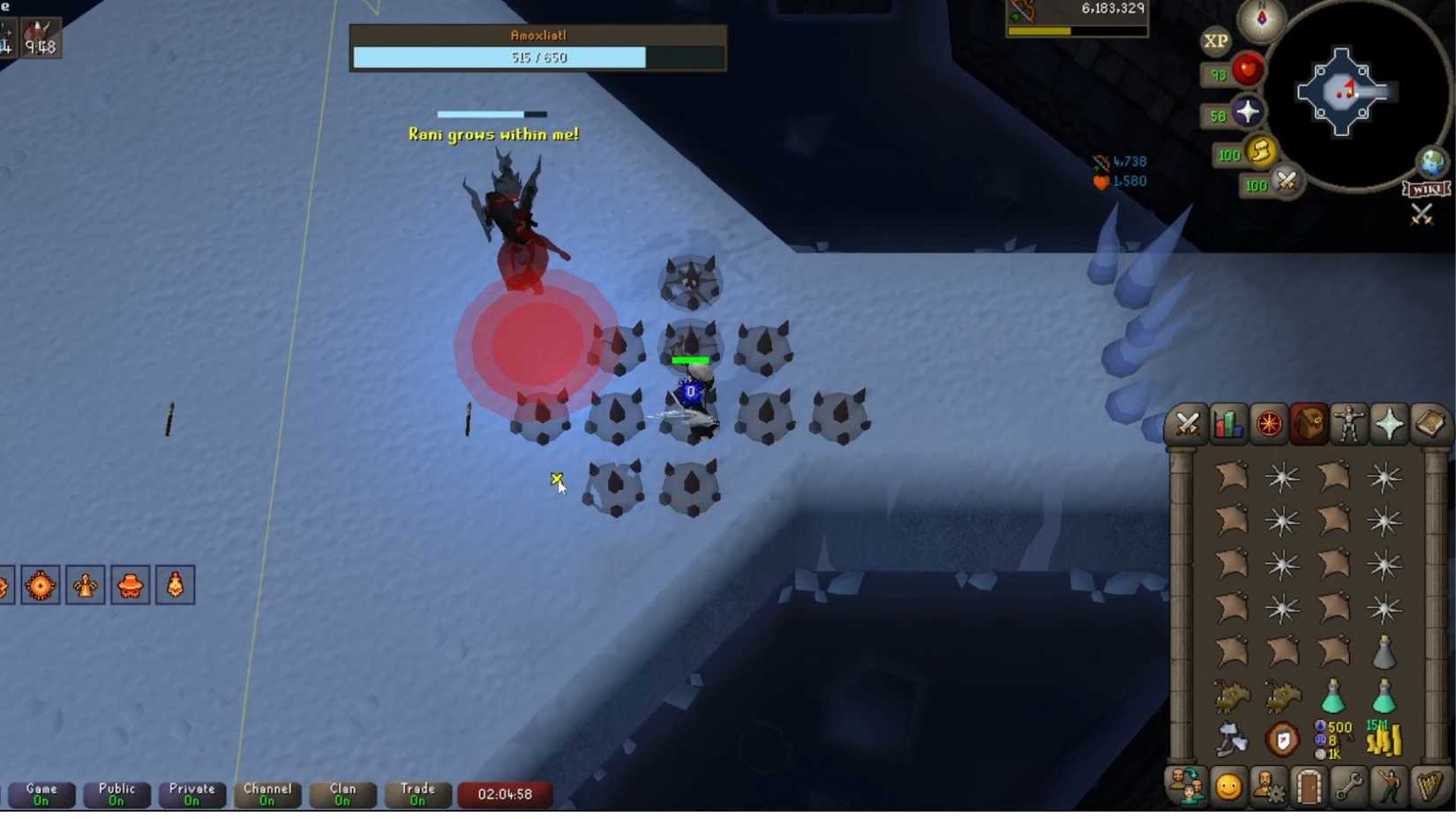Toggle Trade chat off

[417, 794]
